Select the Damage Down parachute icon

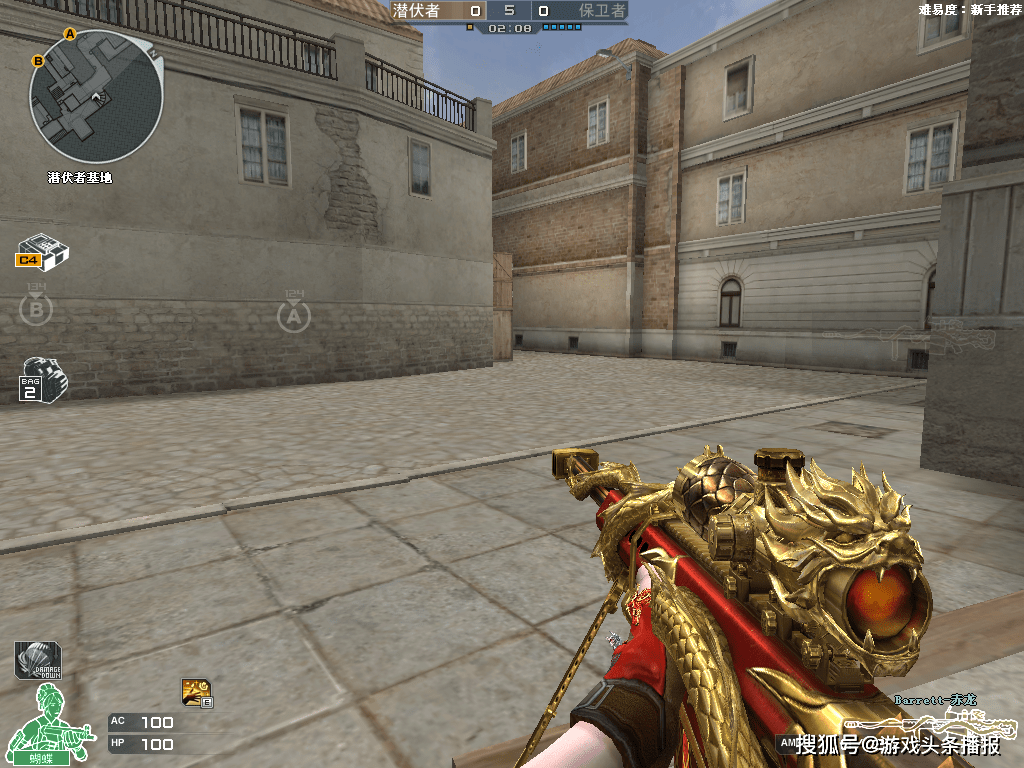pyautogui.click(x=37, y=660)
